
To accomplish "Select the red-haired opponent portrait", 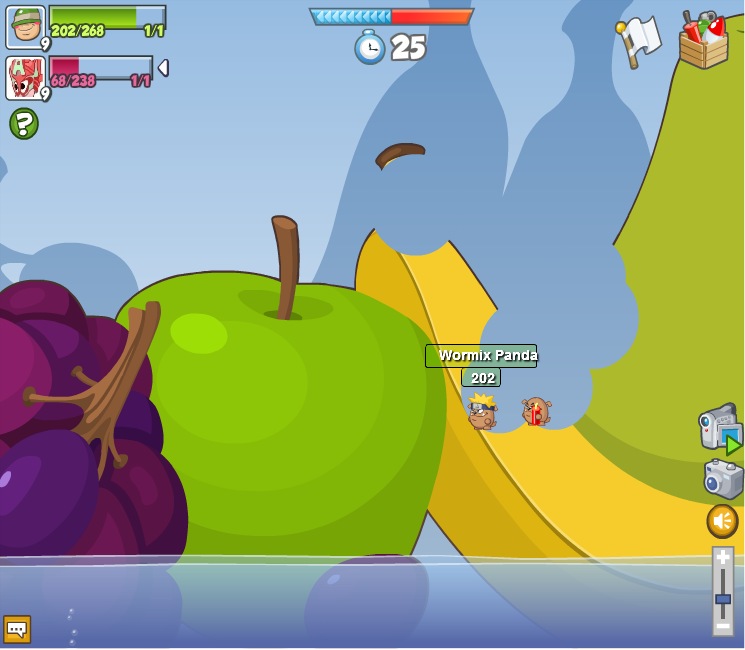I will 25,77.
